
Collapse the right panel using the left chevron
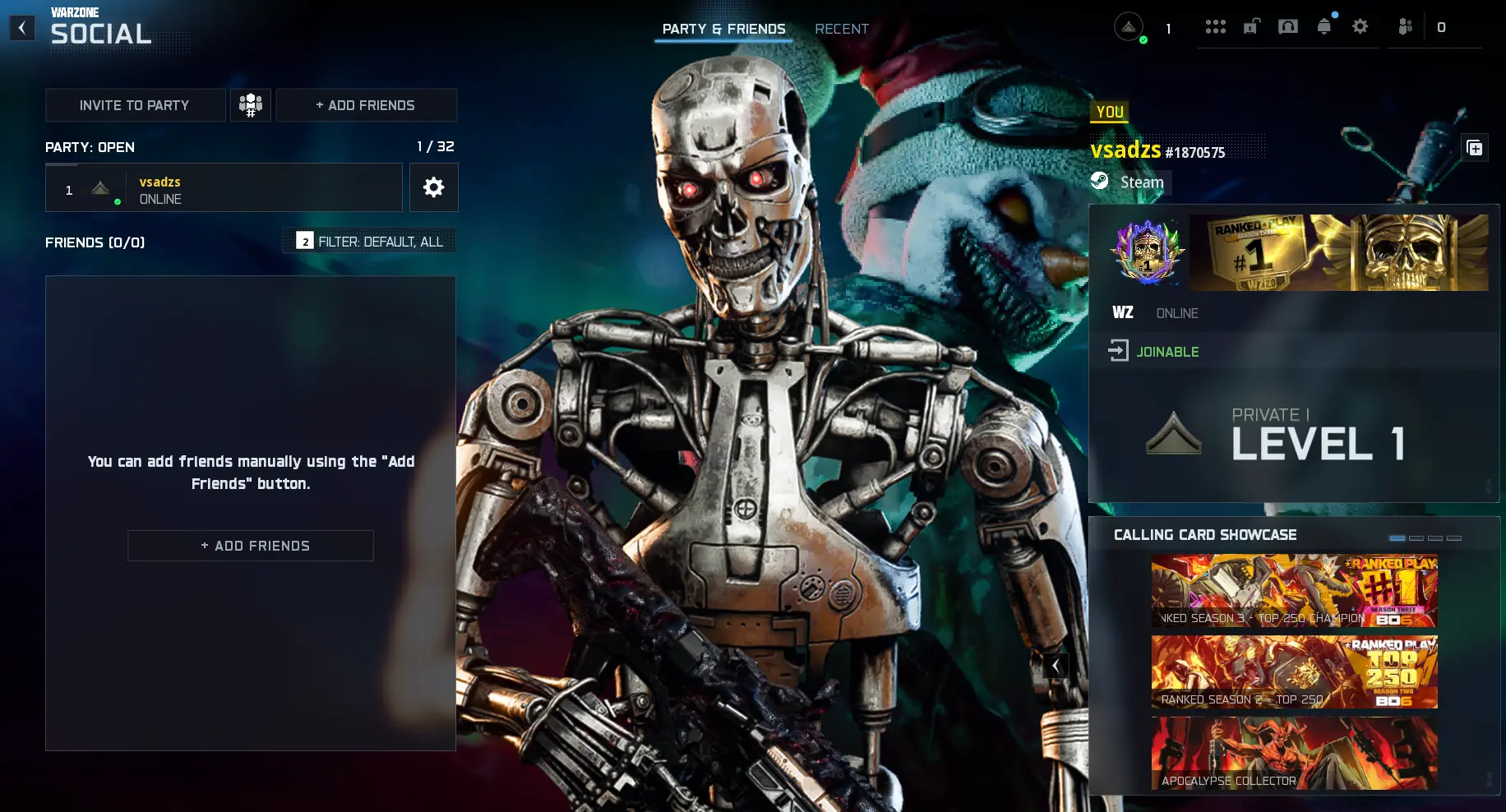pos(1056,666)
